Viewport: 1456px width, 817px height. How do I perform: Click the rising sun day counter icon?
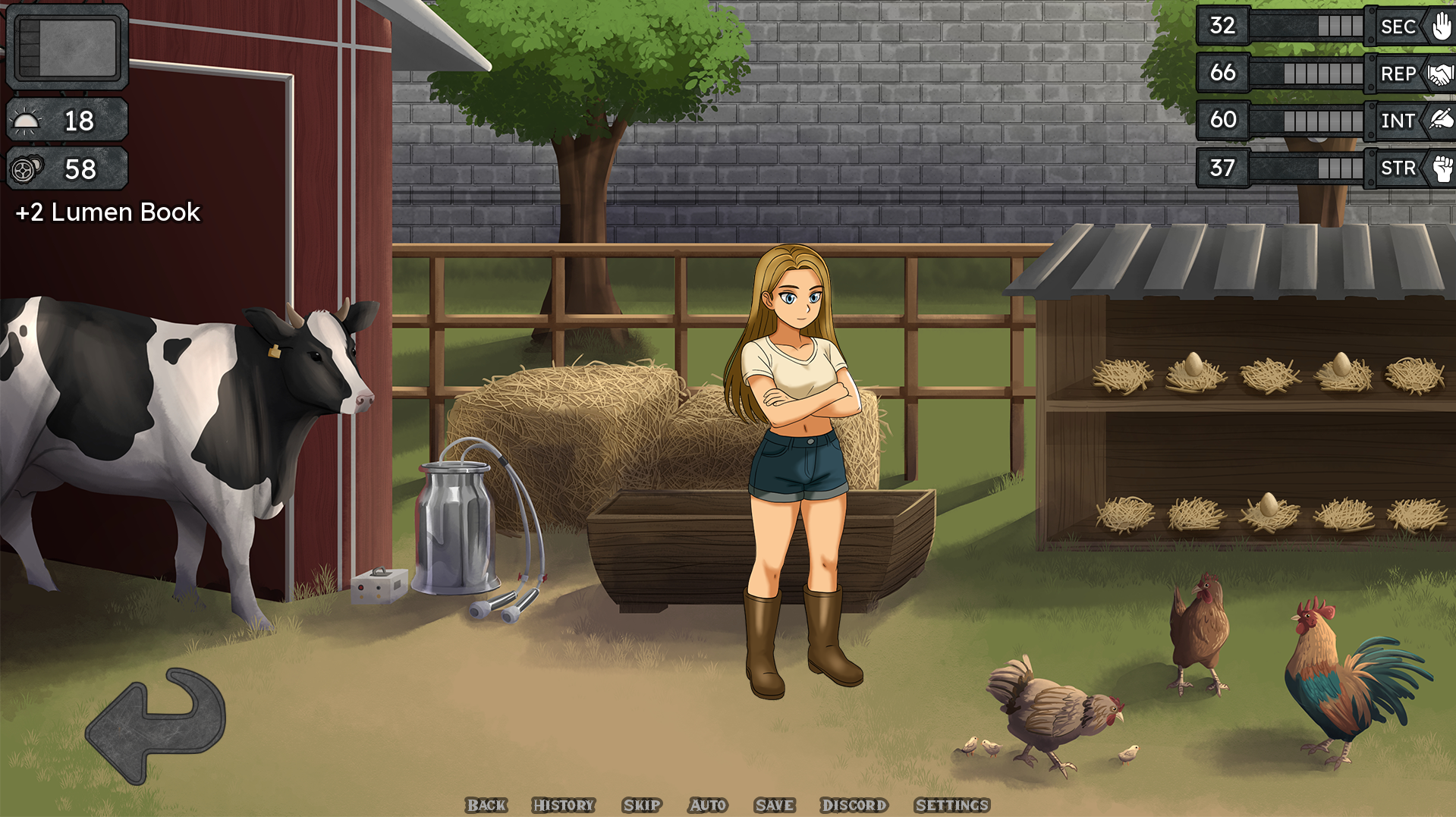(27, 120)
